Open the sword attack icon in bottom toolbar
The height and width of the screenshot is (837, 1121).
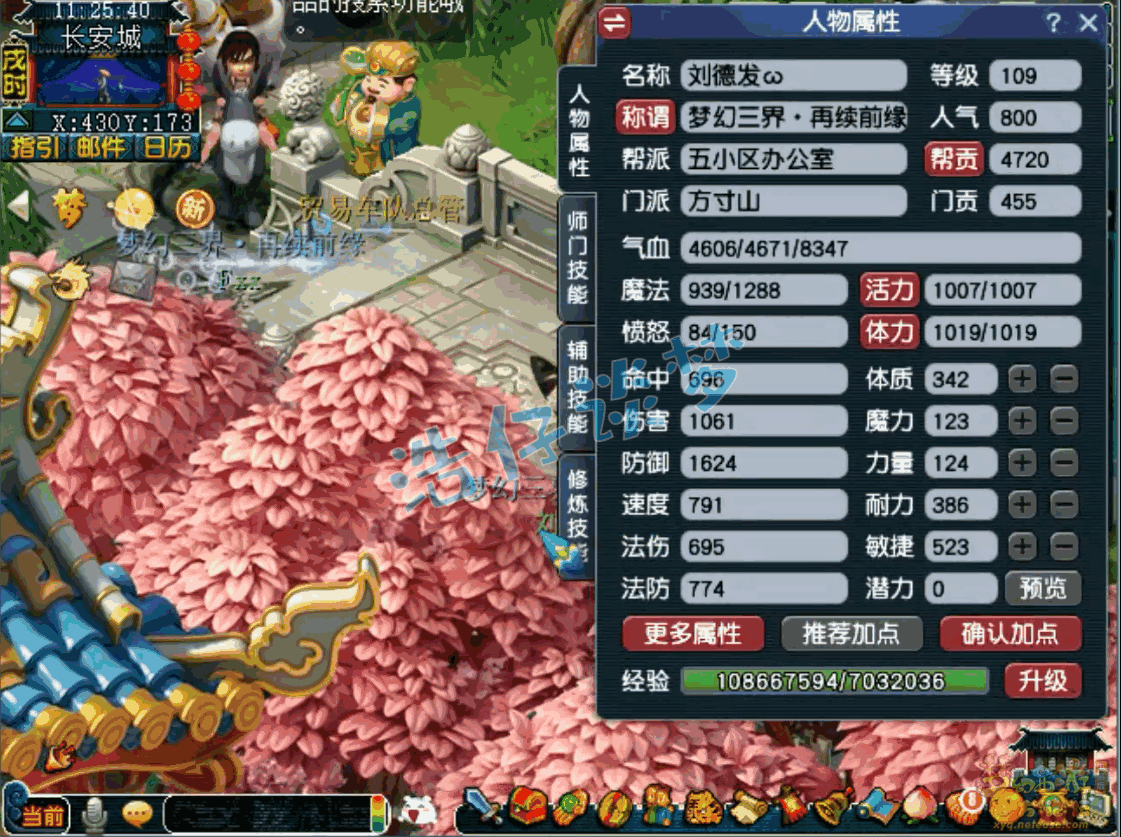coord(485,805)
